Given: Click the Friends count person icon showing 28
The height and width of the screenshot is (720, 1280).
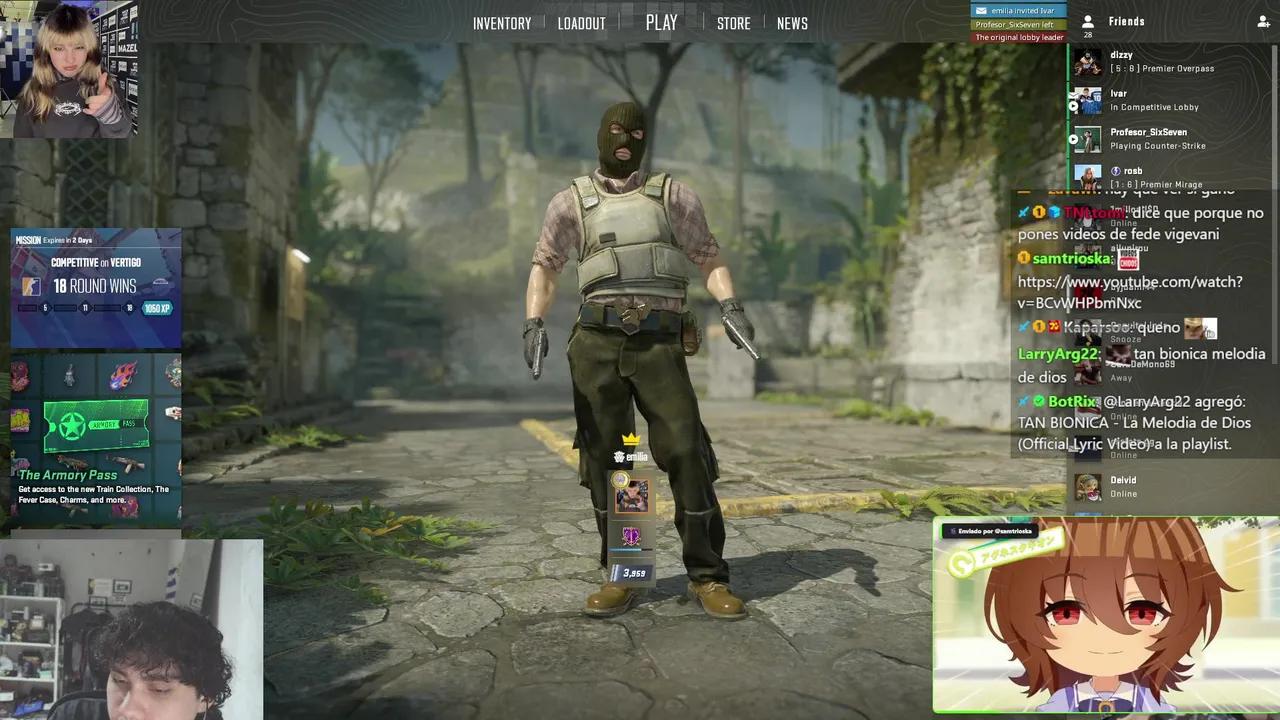Looking at the screenshot, I should (x=1088, y=23).
